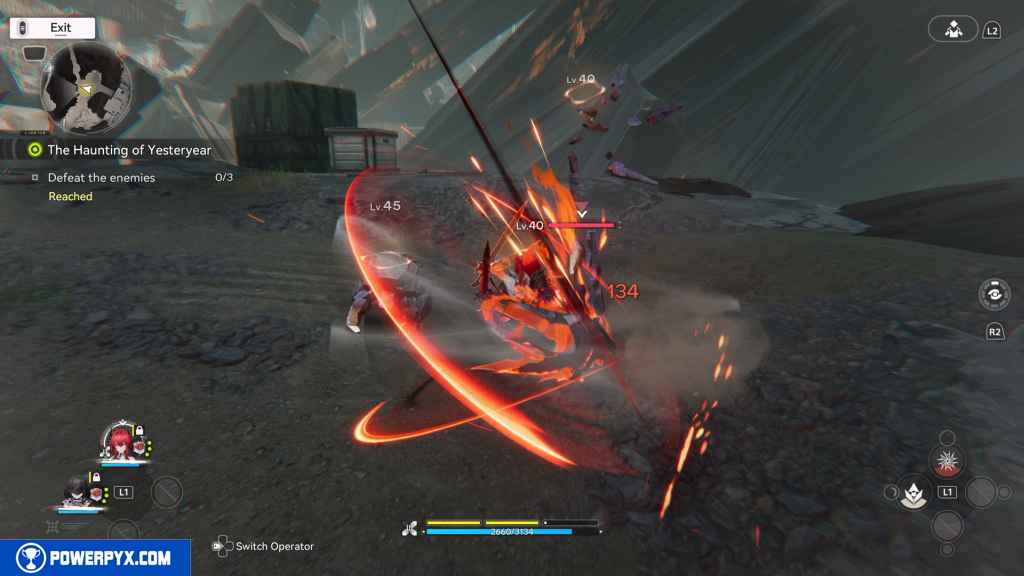The image size is (1024, 576).
Task: Activate the red starburst skill icon
Action: [x=945, y=461]
